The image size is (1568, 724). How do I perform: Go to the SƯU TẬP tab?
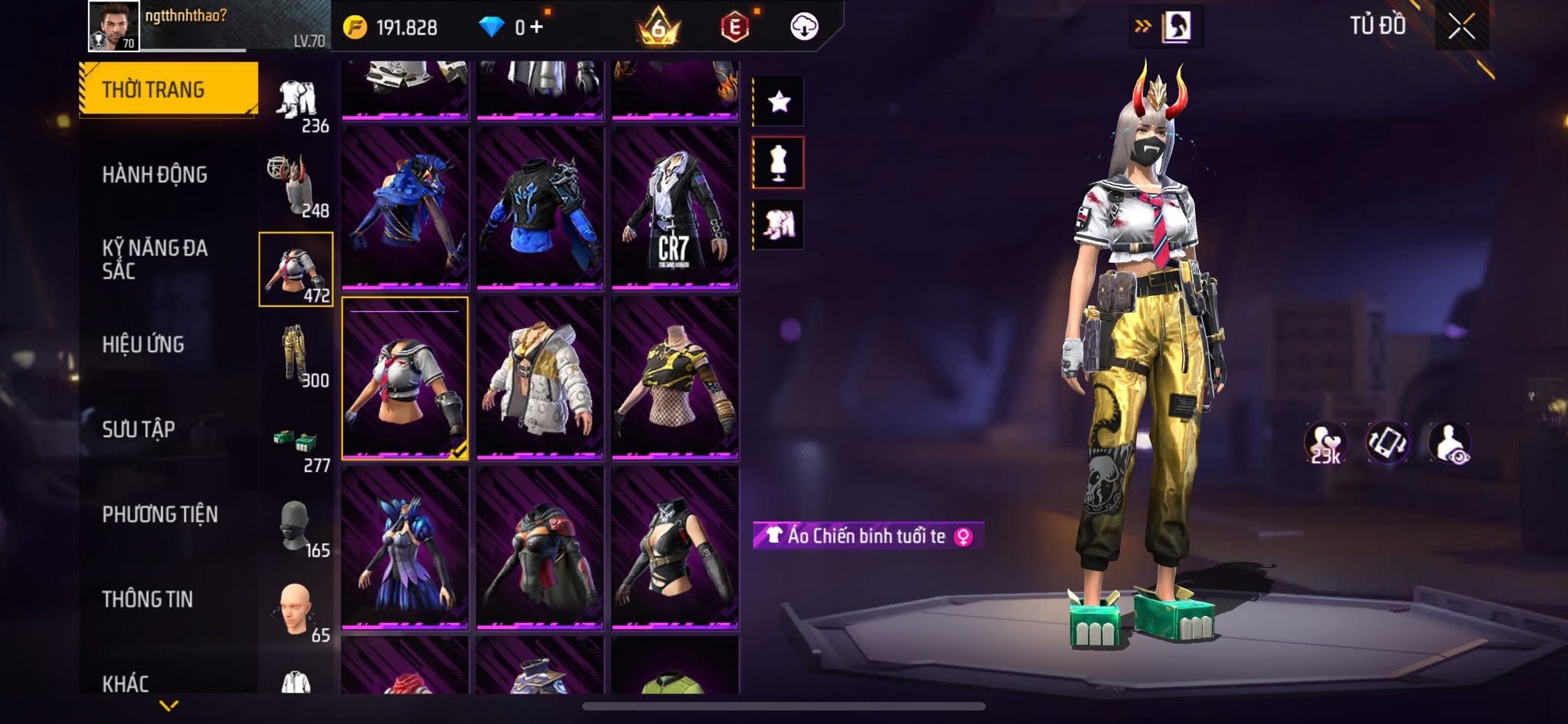coord(139,429)
